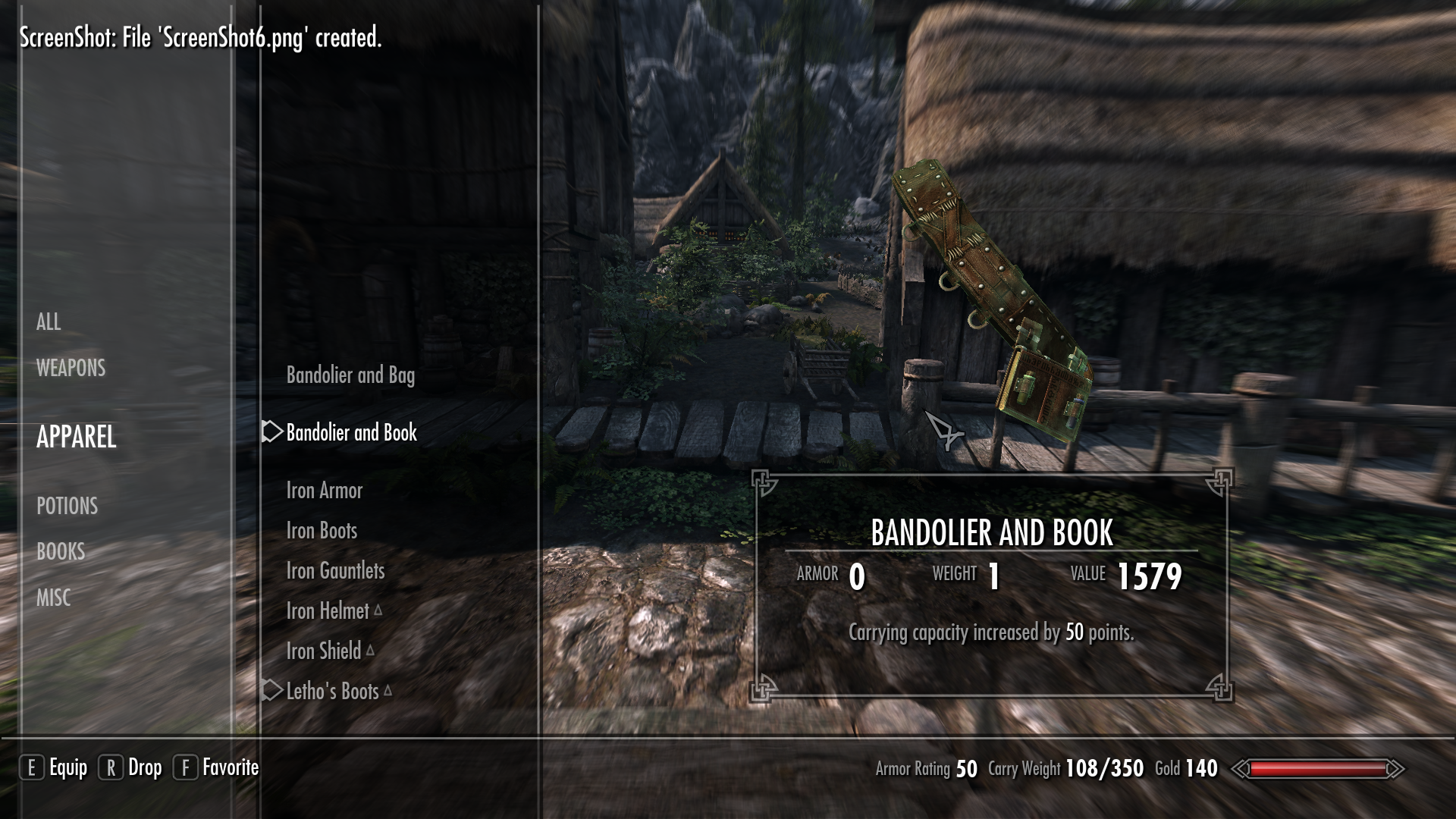Click the equipped arrow beside Bandolier and Book
The height and width of the screenshot is (819, 1456).
point(271,434)
